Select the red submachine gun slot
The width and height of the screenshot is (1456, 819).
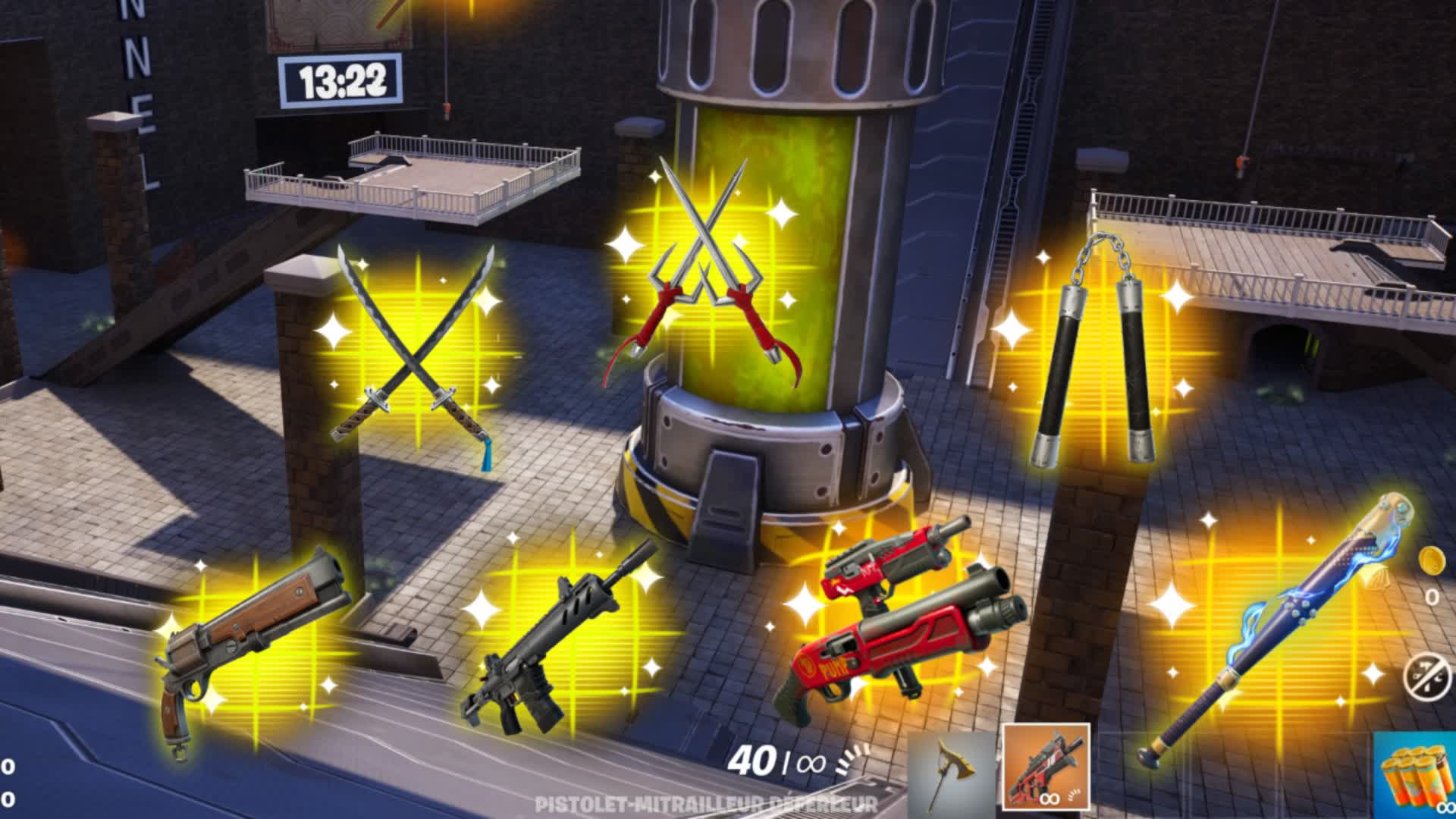point(1046,767)
